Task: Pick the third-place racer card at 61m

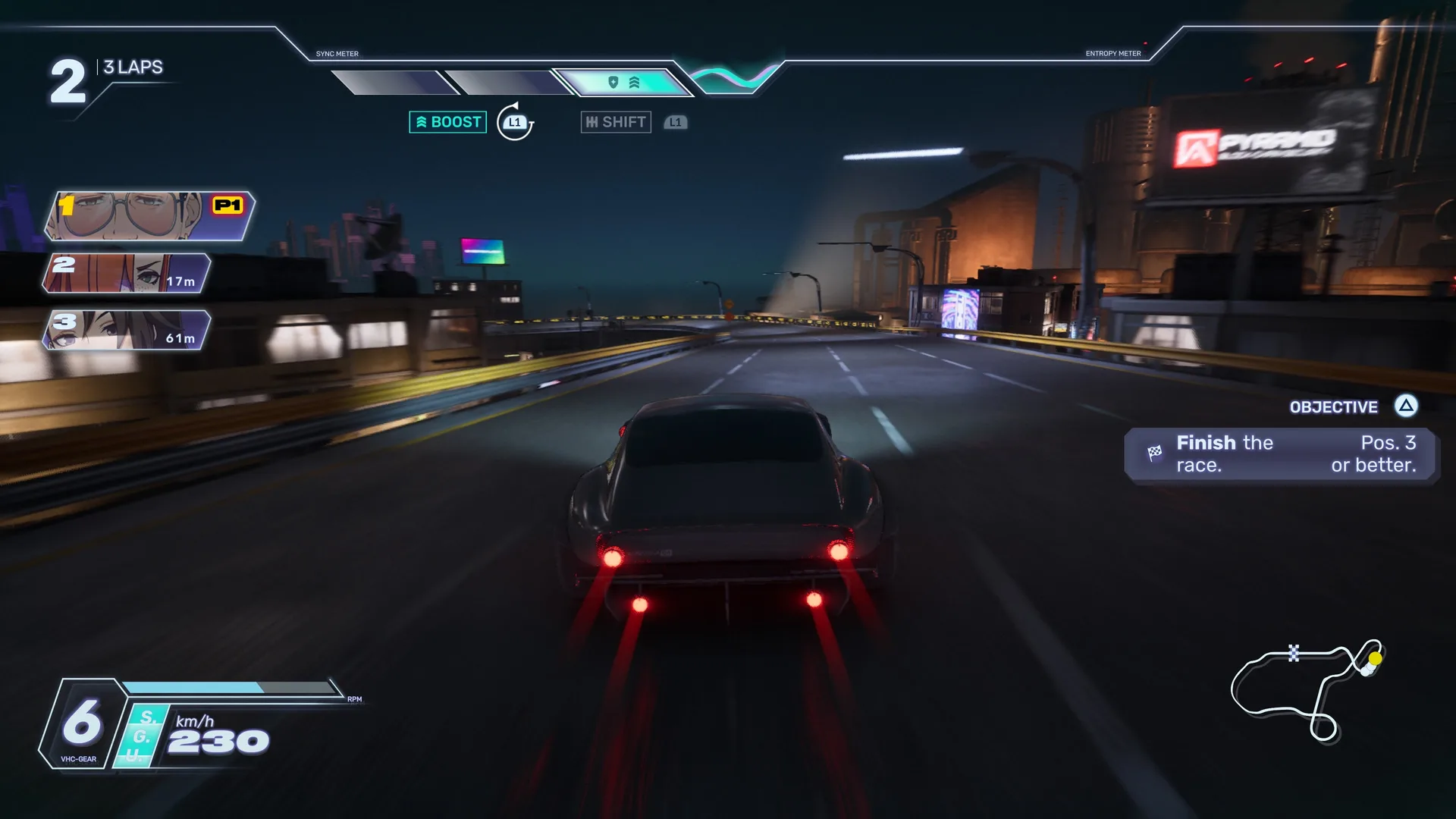Action: click(126, 330)
